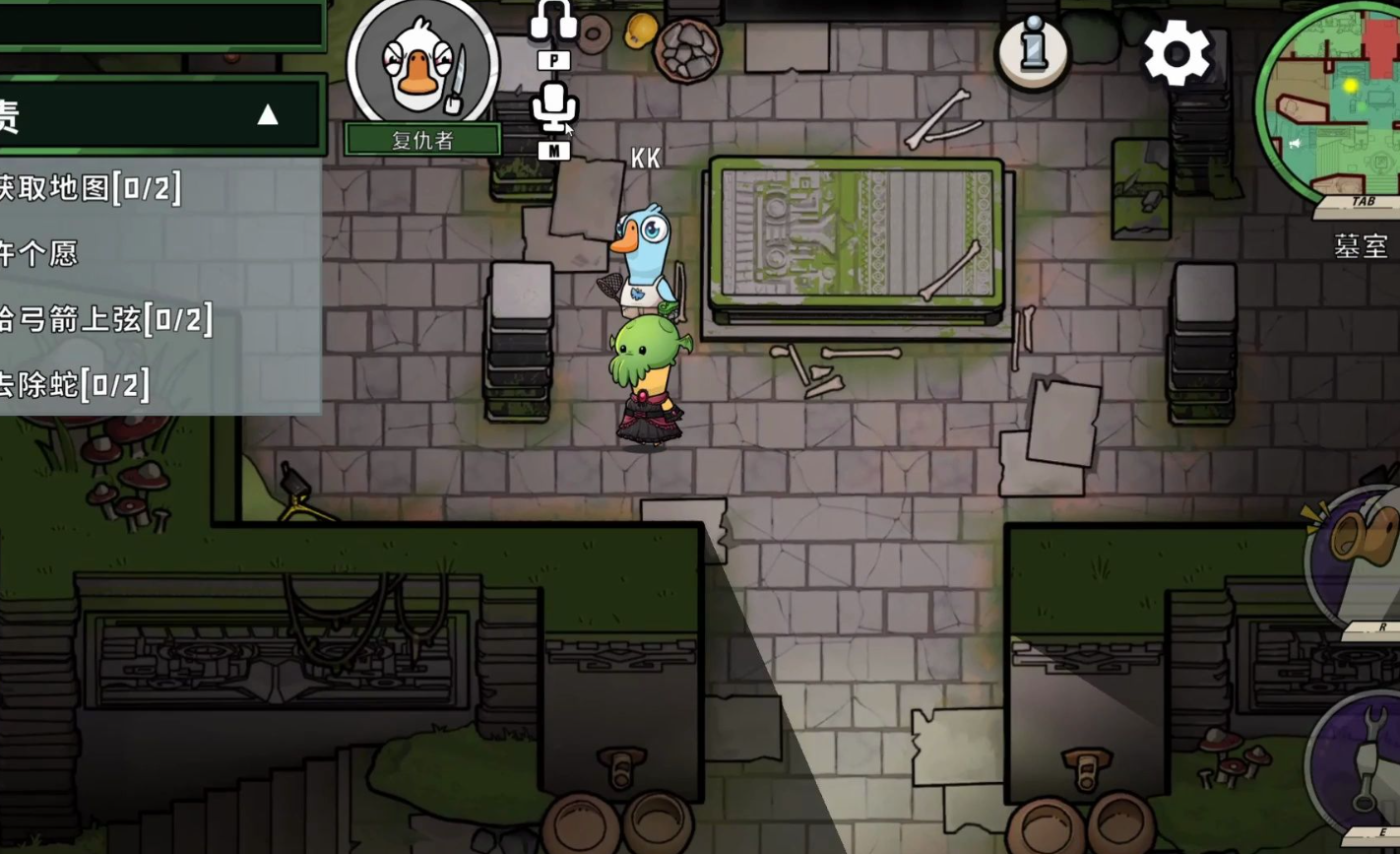The width and height of the screenshot is (1400, 854).
Task: Click the 复仇者 role label
Action: coord(422,140)
